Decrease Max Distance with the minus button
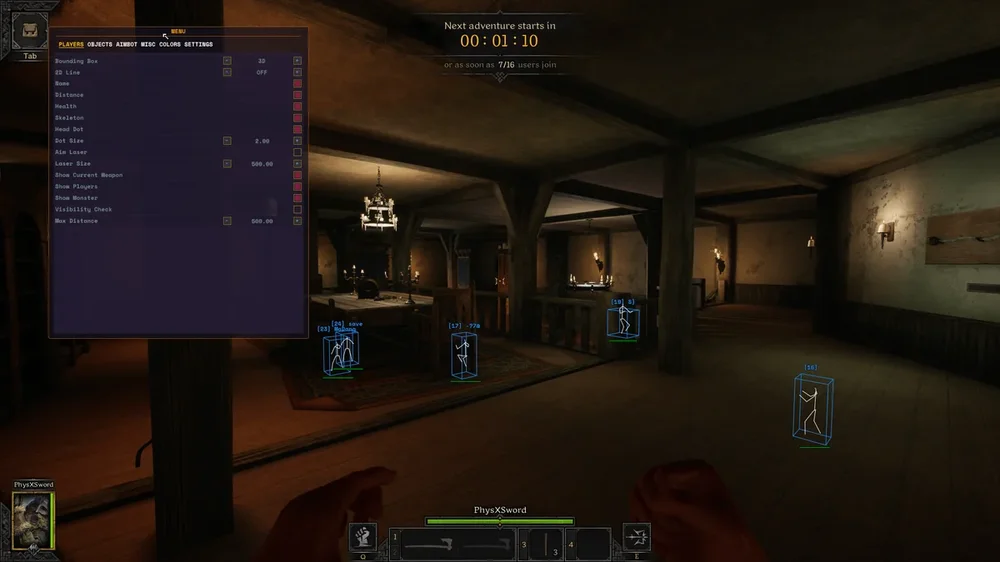Viewport: 1000px width, 562px height. pos(227,221)
